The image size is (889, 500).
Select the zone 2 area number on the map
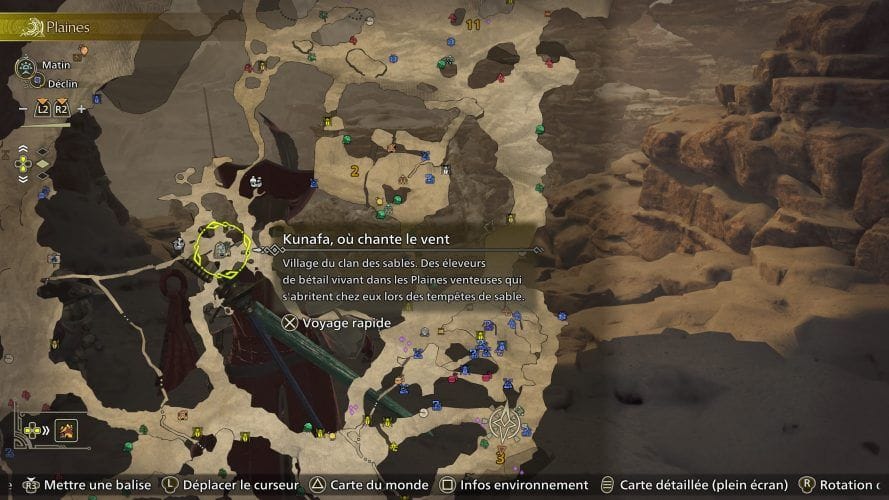point(354,171)
